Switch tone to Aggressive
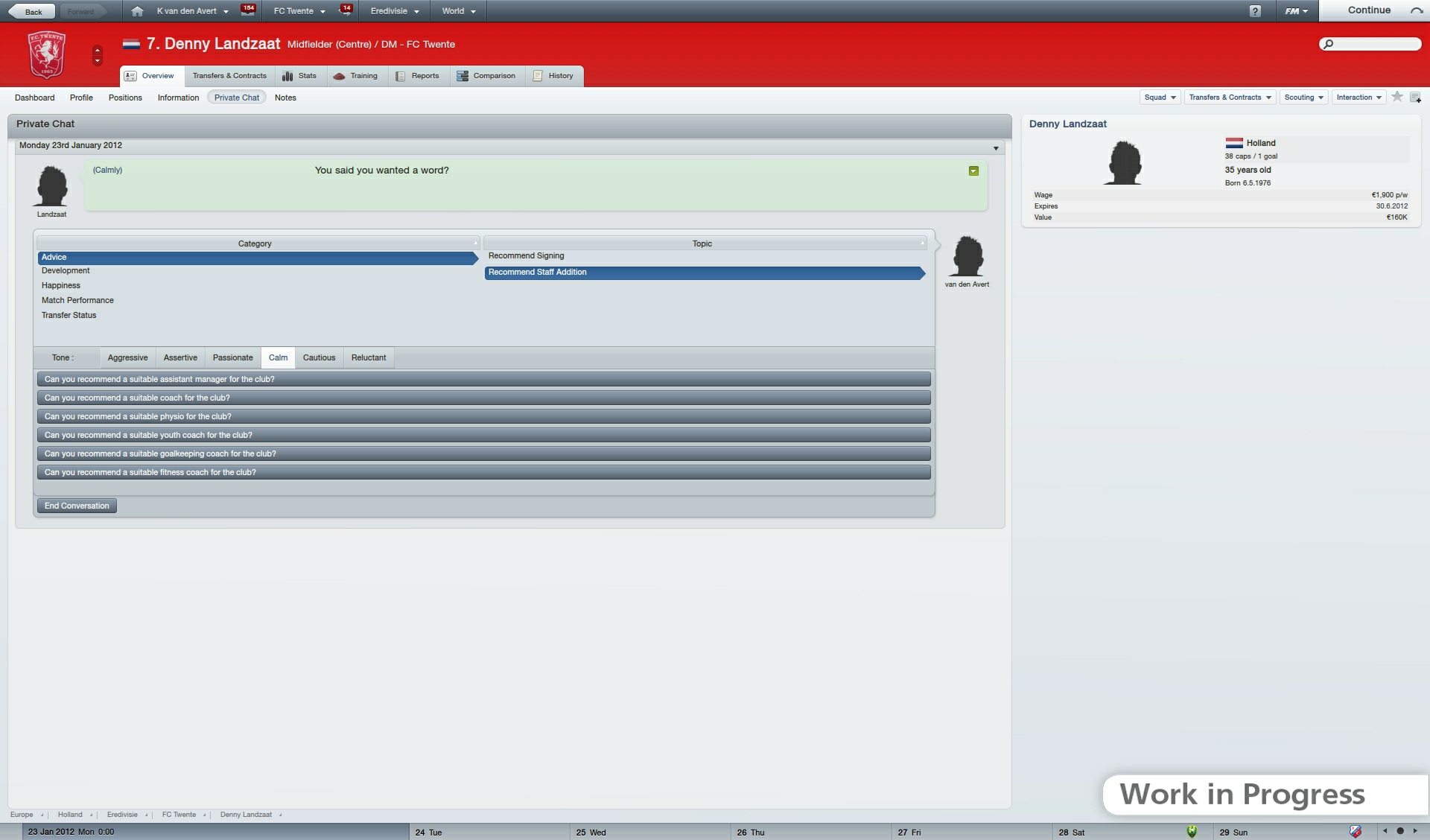1430x840 pixels. [x=127, y=357]
